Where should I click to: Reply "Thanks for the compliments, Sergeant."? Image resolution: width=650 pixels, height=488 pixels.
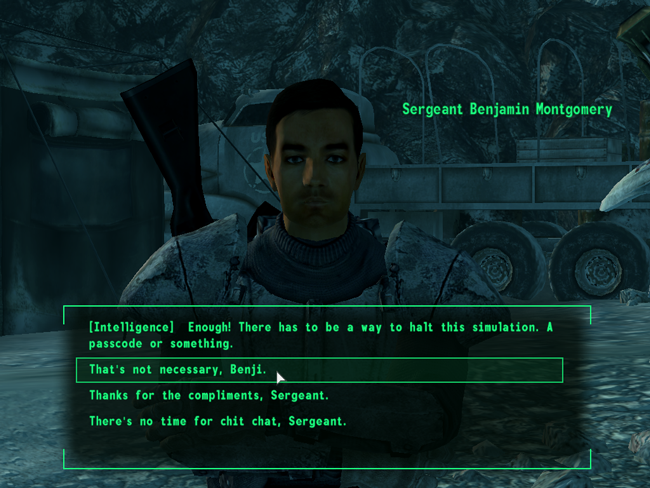[x=209, y=396]
